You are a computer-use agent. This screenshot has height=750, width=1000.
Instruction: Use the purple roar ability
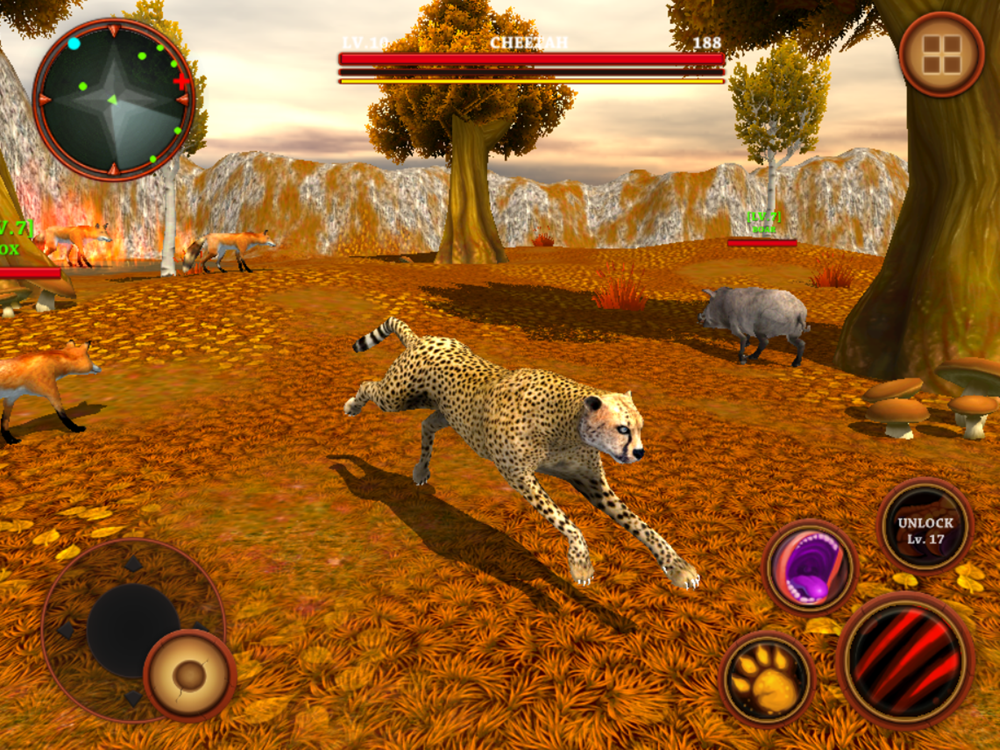[x=810, y=568]
